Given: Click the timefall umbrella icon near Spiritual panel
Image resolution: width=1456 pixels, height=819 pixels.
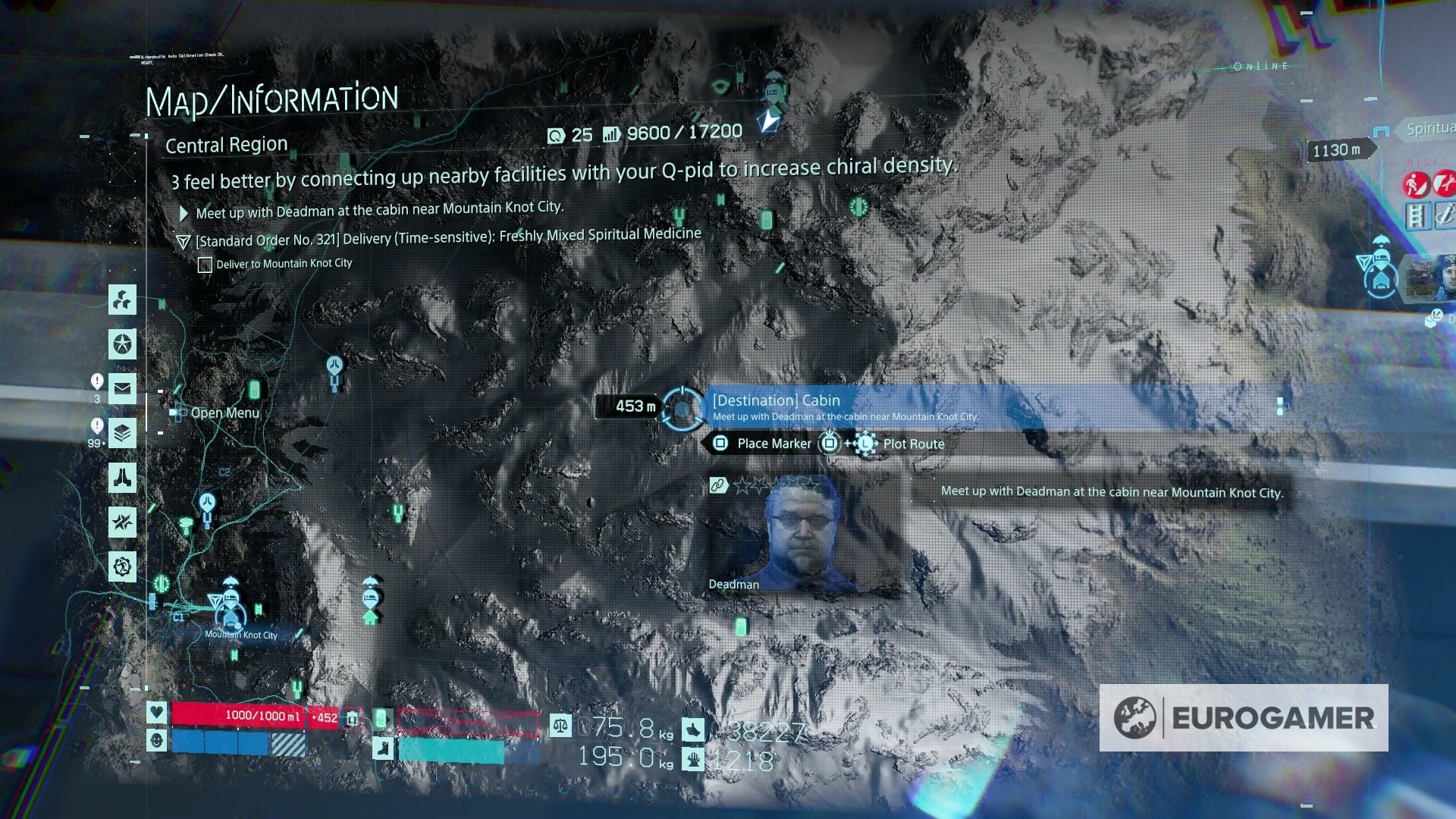Looking at the screenshot, I should (x=1382, y=240).
